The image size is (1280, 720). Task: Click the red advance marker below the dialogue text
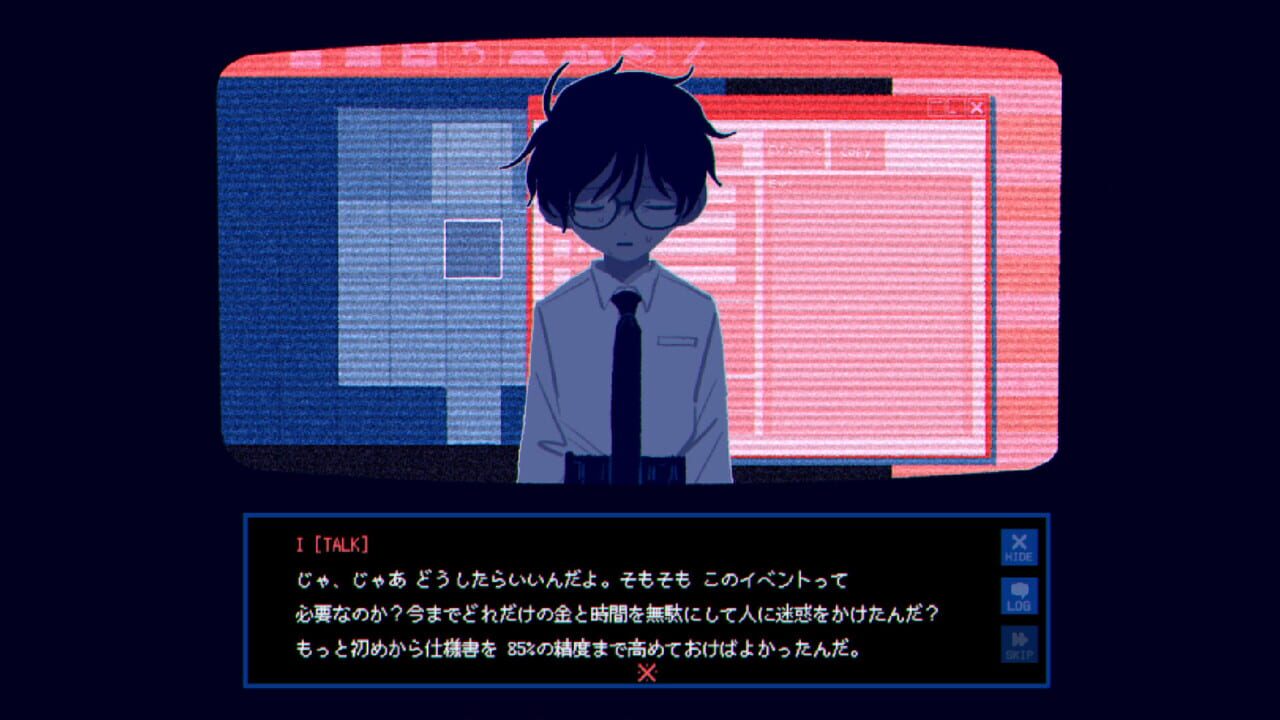(648, 673)
